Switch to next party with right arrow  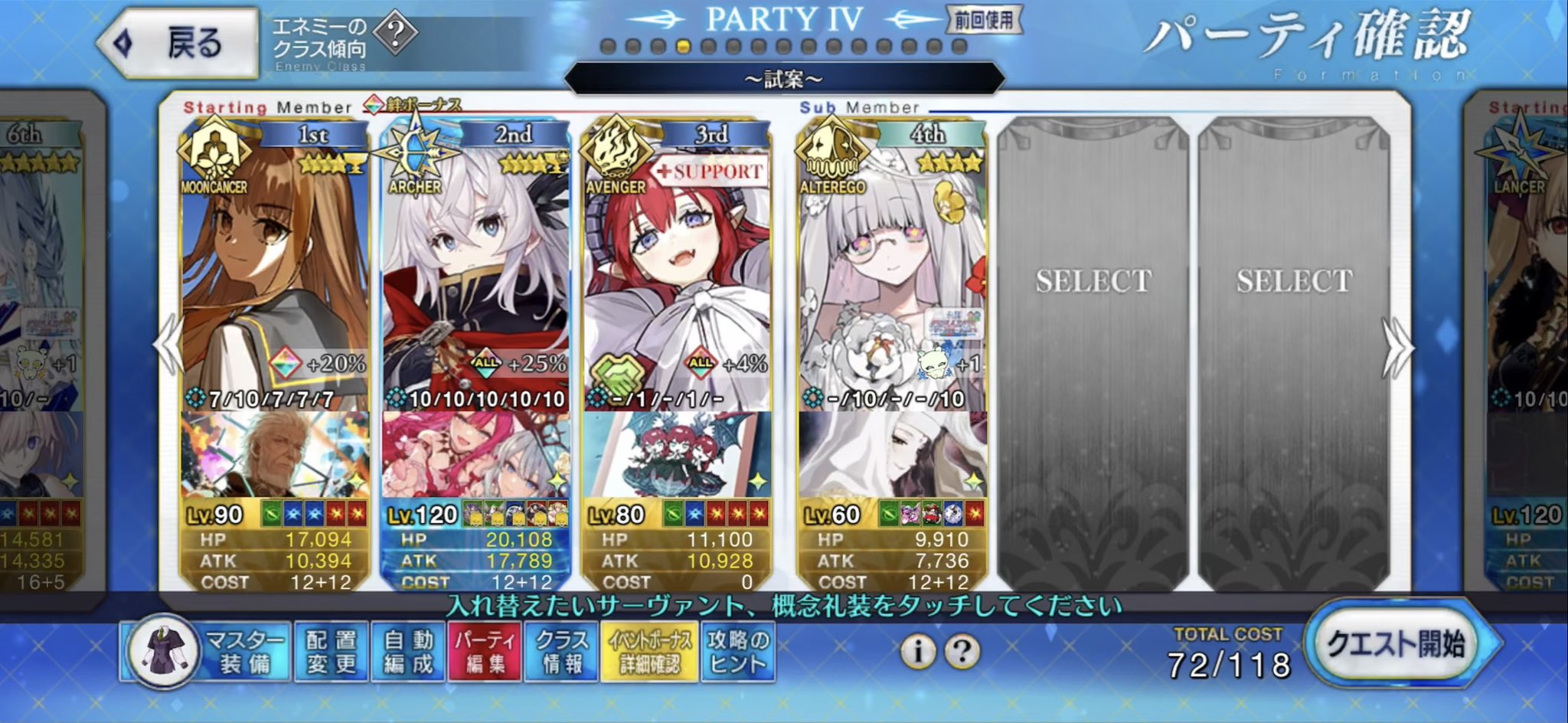(1398, 348)
